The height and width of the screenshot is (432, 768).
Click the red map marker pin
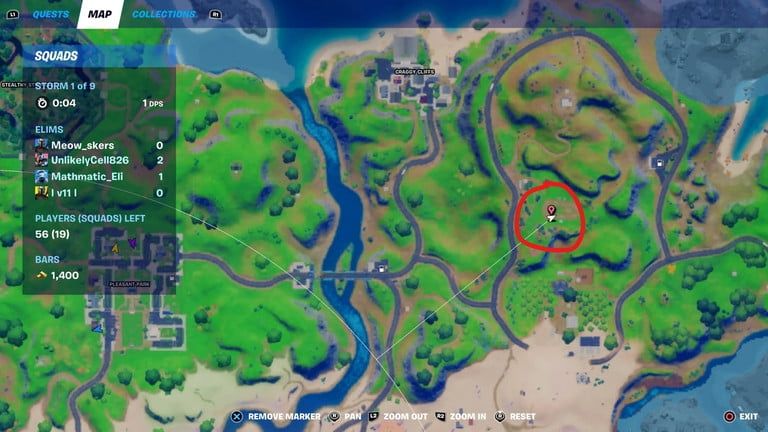point(550,210)
